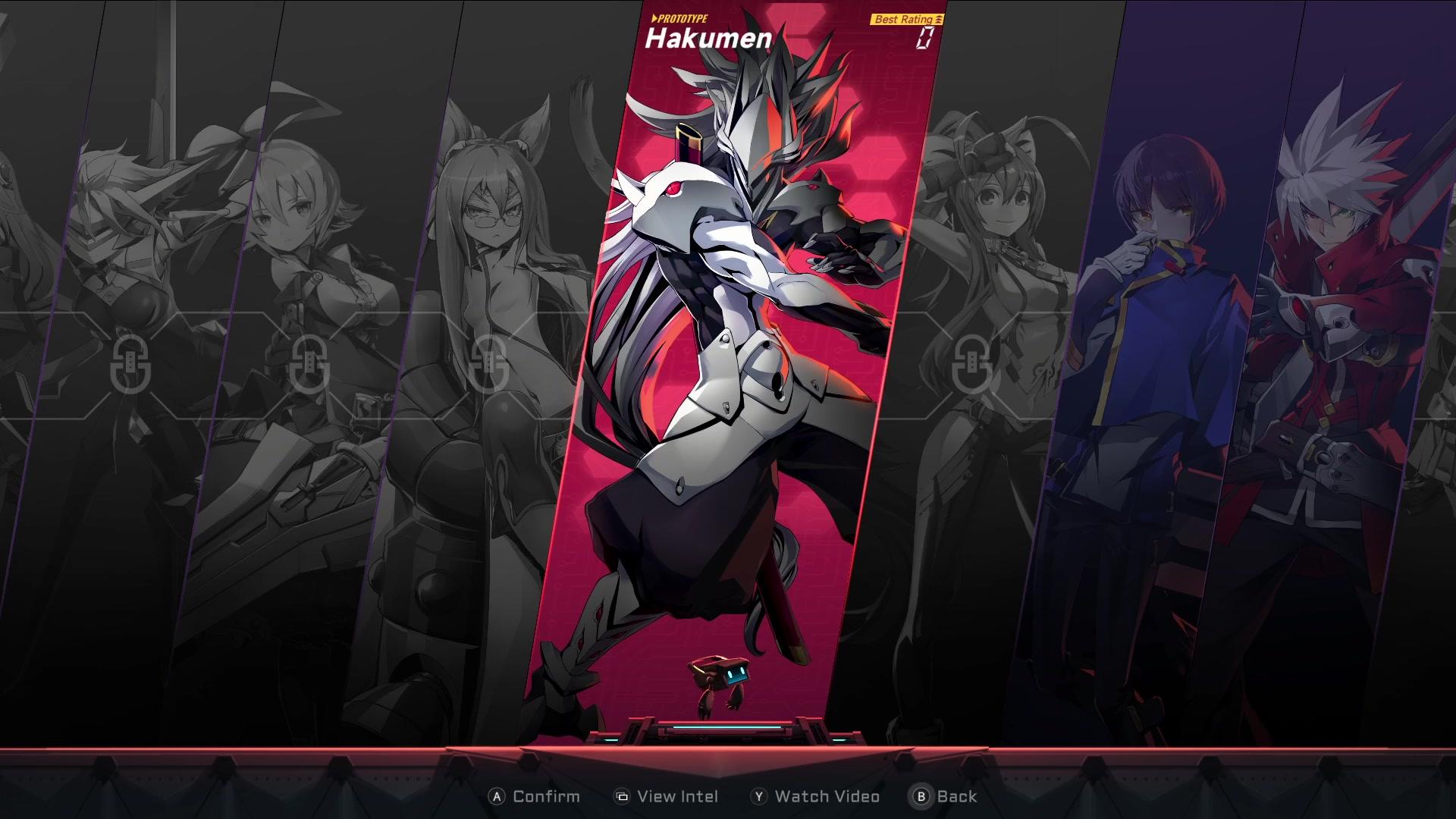
Task: Click the Best Rating score of 0
Action: tap(924, 38)
